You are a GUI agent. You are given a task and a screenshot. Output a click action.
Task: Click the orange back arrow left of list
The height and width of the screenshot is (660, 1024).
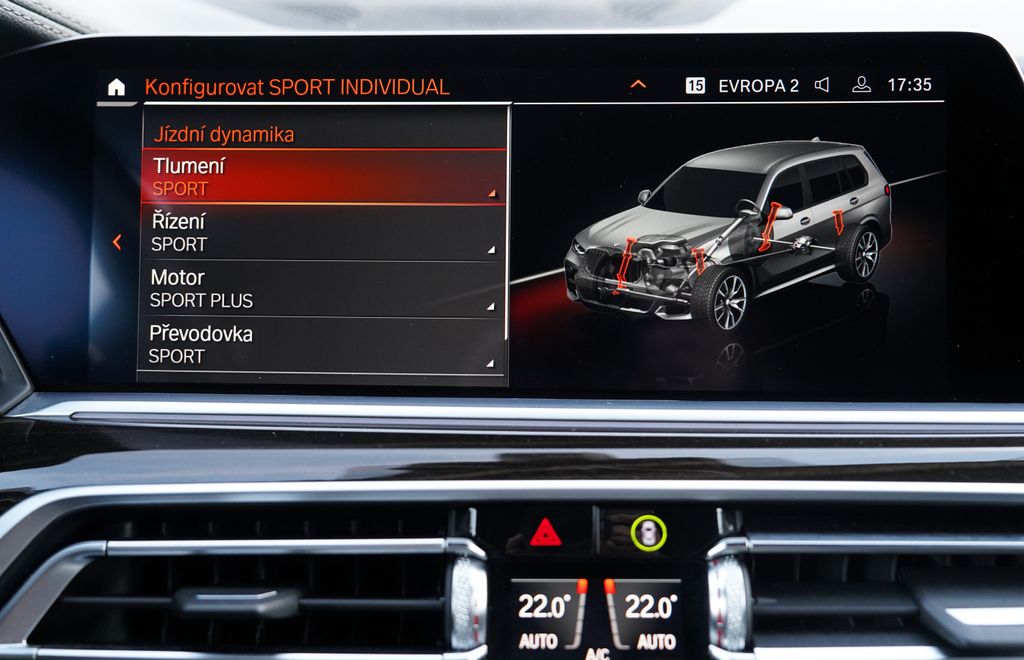click(x=117, y=242)
